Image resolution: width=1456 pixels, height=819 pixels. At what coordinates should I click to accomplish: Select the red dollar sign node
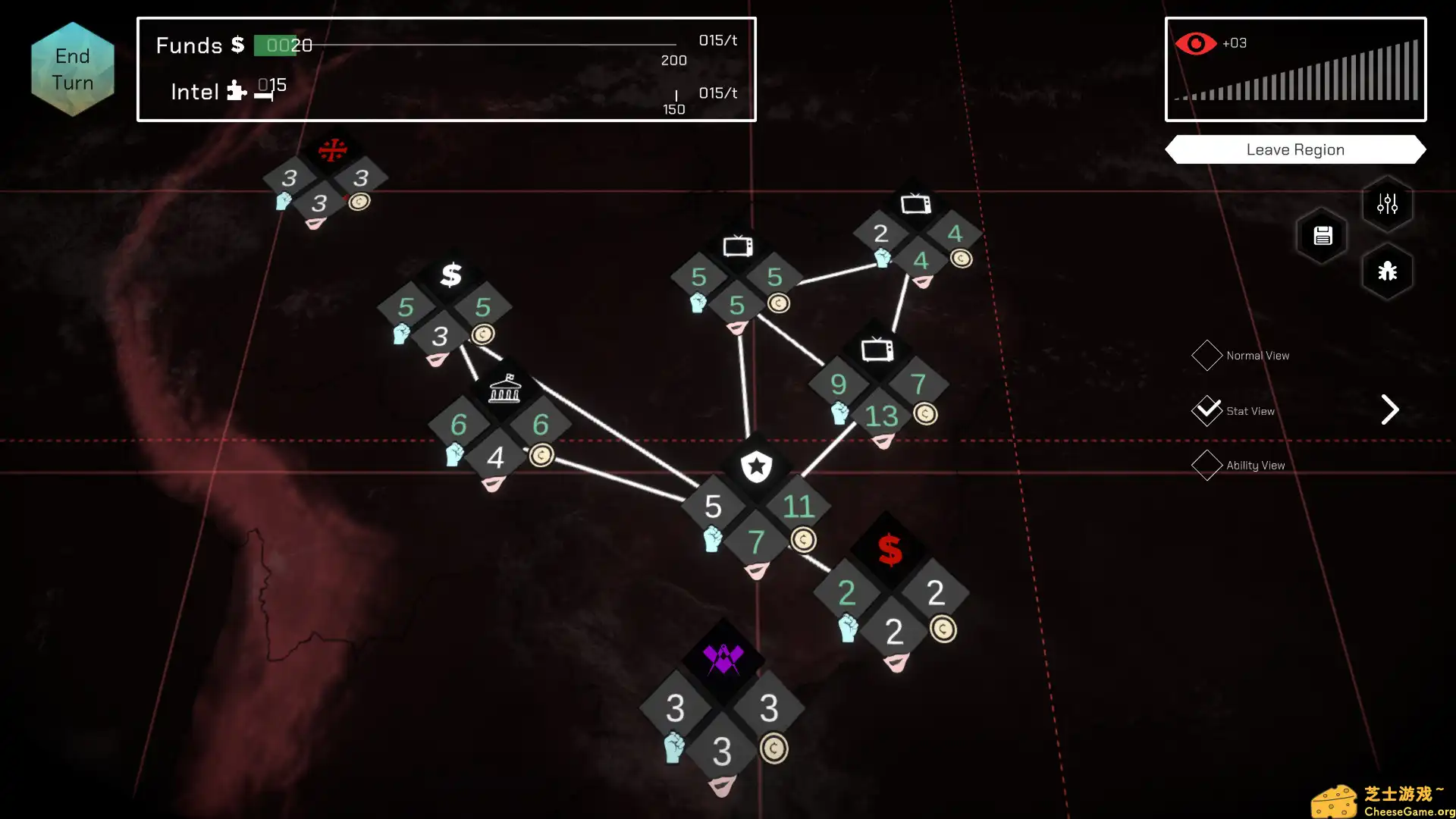890,551
